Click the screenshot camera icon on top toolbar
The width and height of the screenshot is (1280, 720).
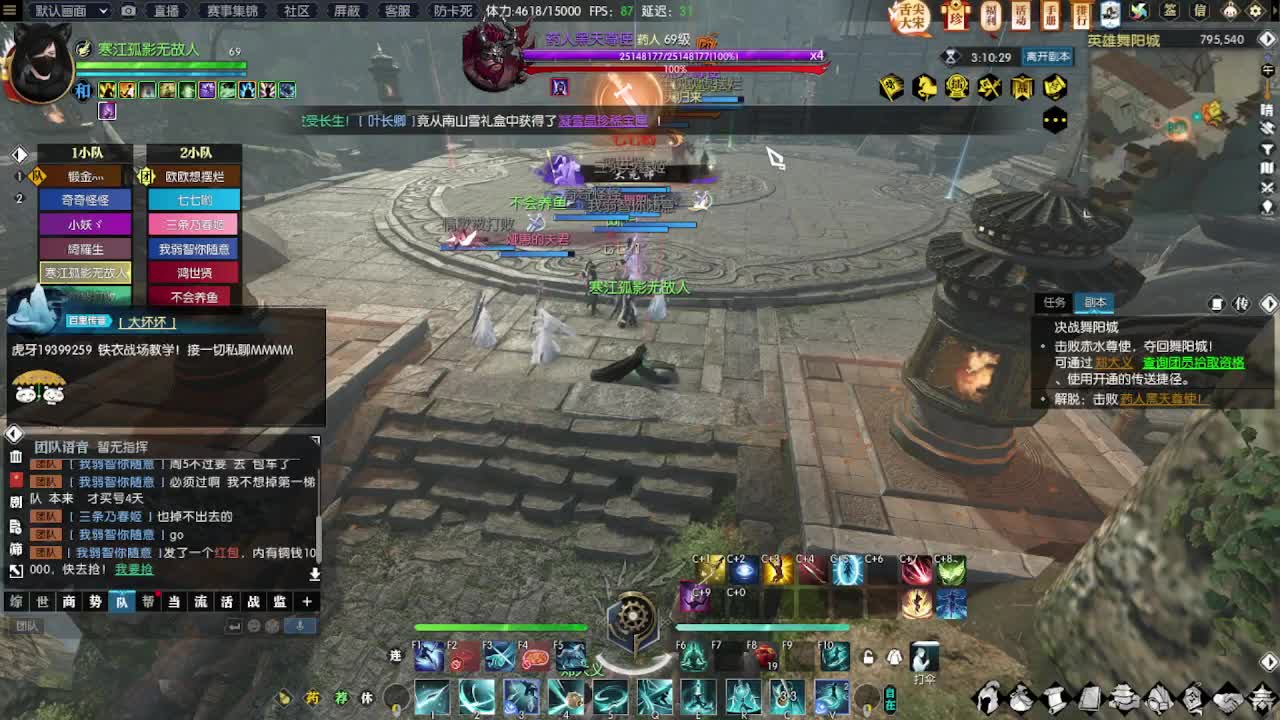[x=128, y=11]
